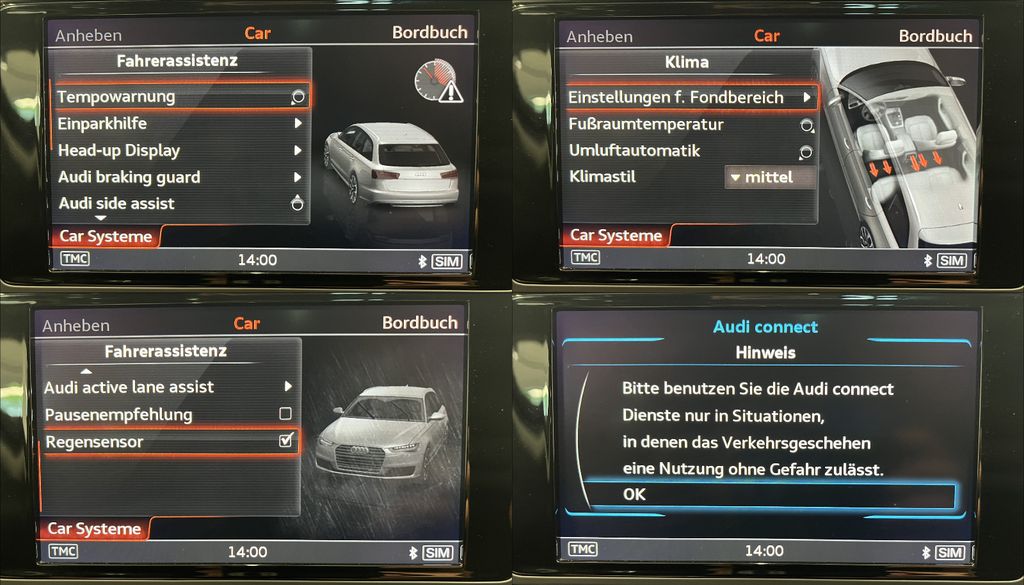Screen dimensions: 1024x585
Task: Choose the Audi braking guard entry
Action: 180,178
